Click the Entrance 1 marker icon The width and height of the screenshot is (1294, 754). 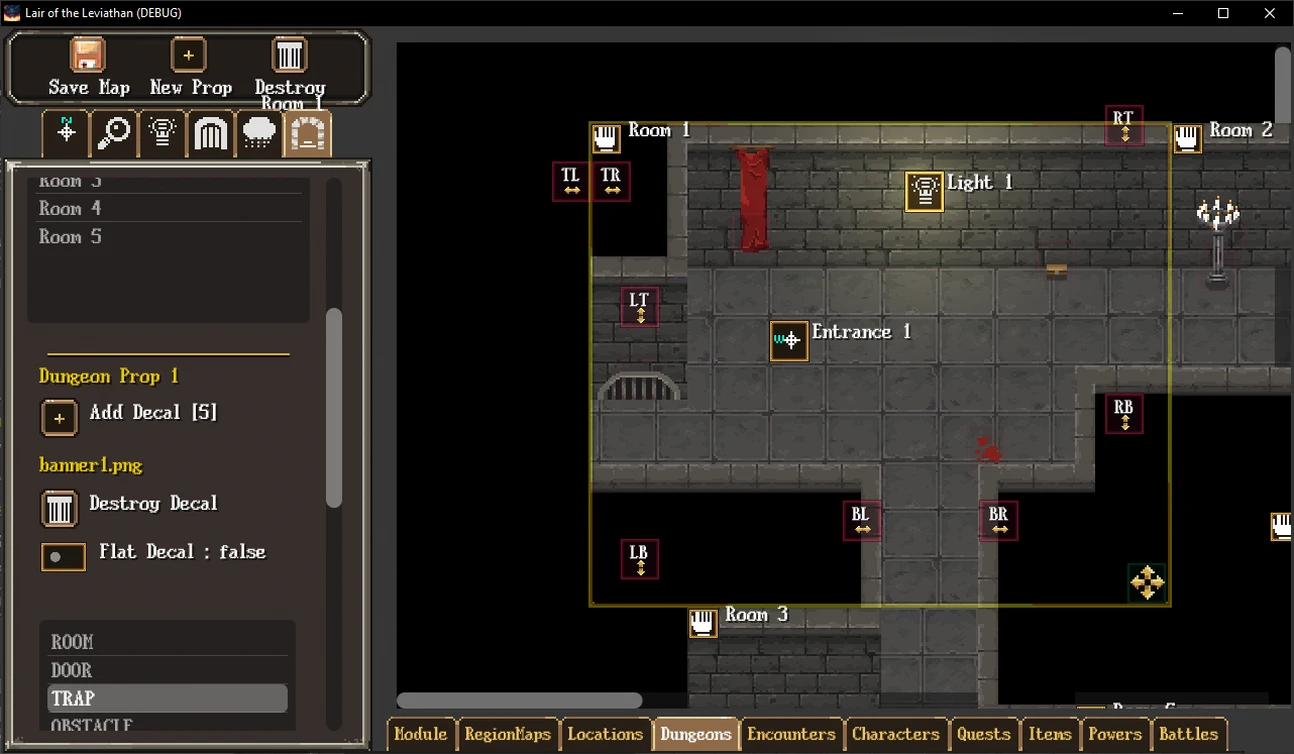point(789,341)
